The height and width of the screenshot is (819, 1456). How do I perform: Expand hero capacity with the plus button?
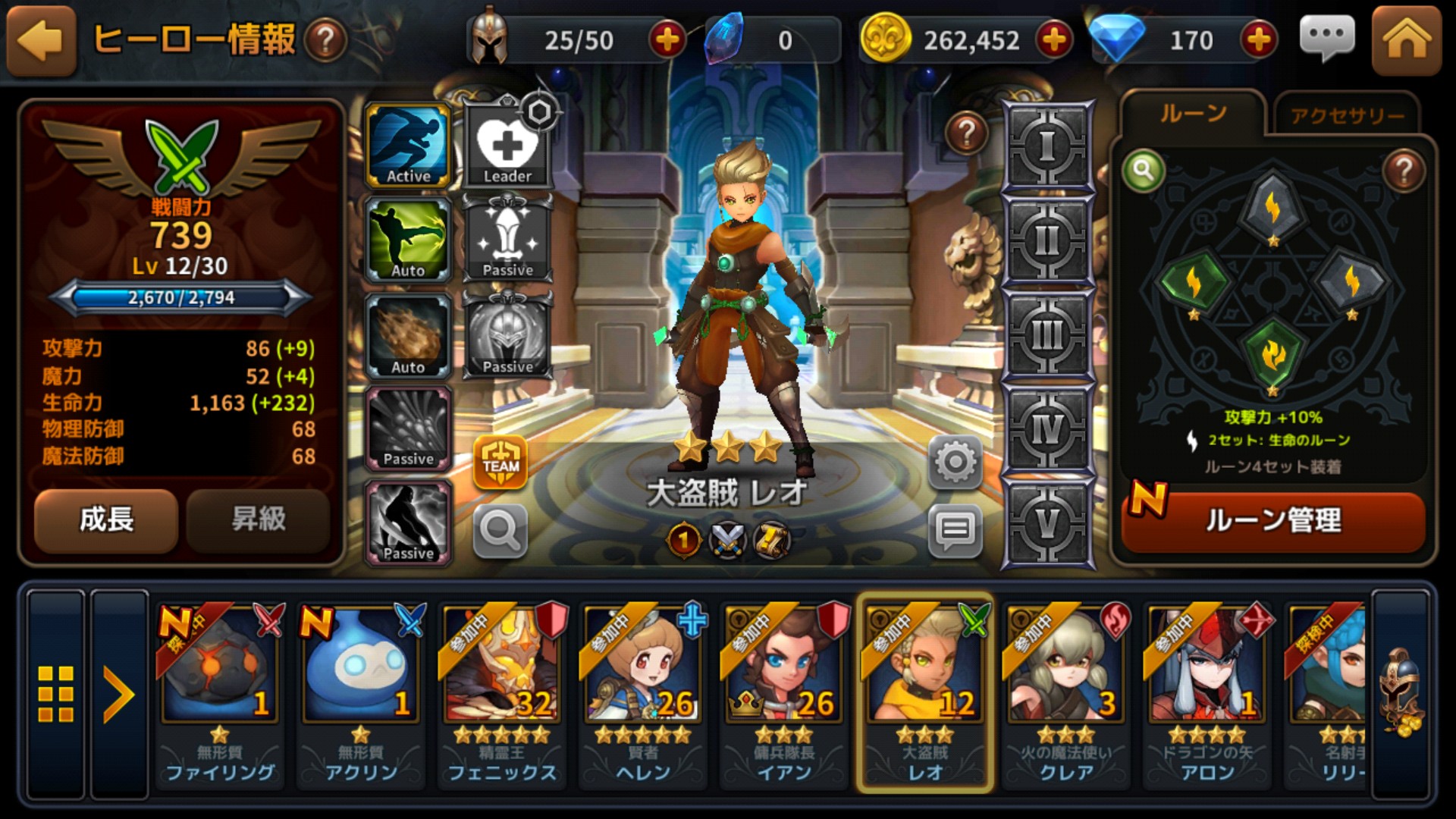[667, 40]
